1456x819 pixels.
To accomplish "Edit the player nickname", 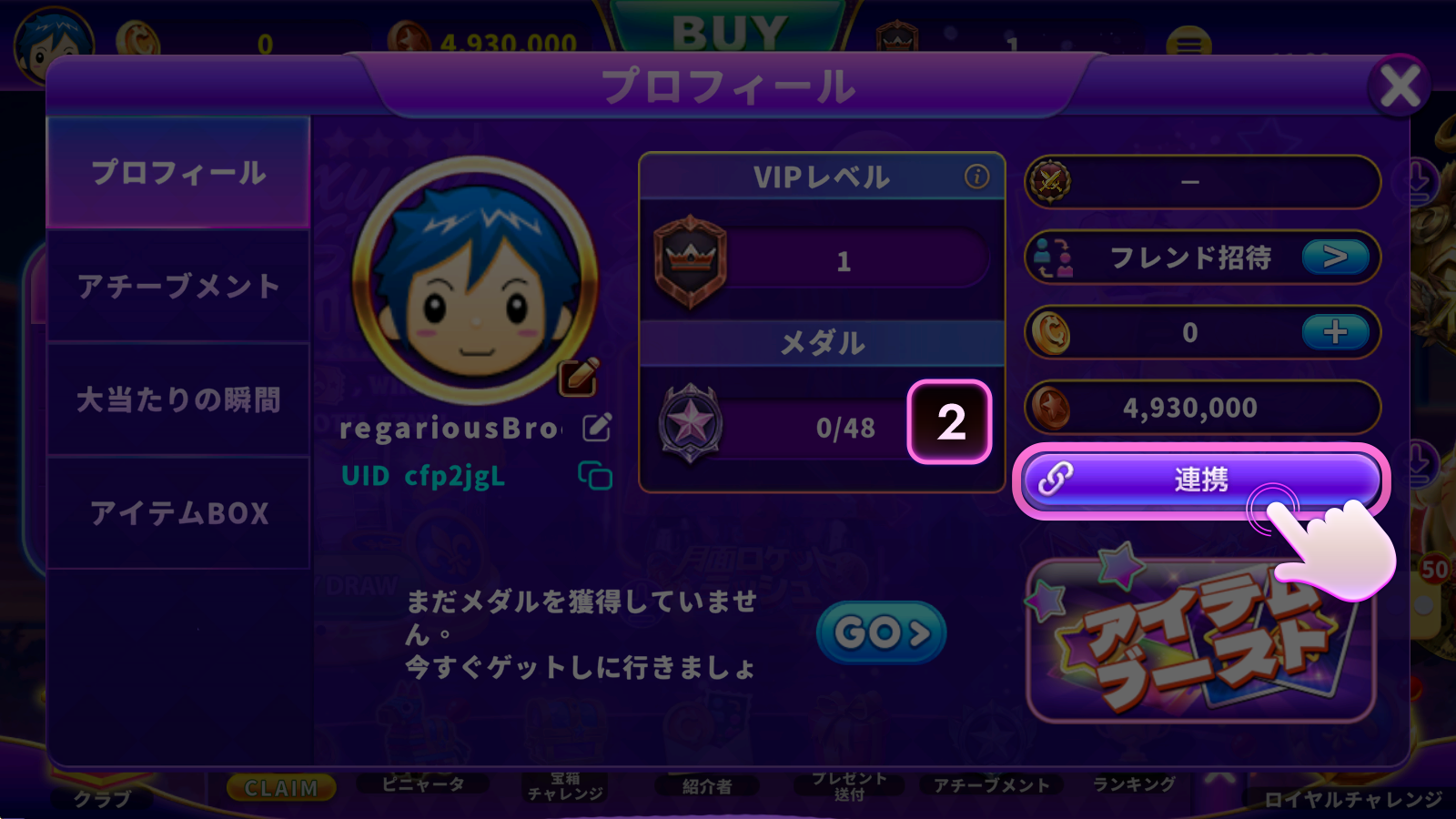I will (x=597, y=427).
